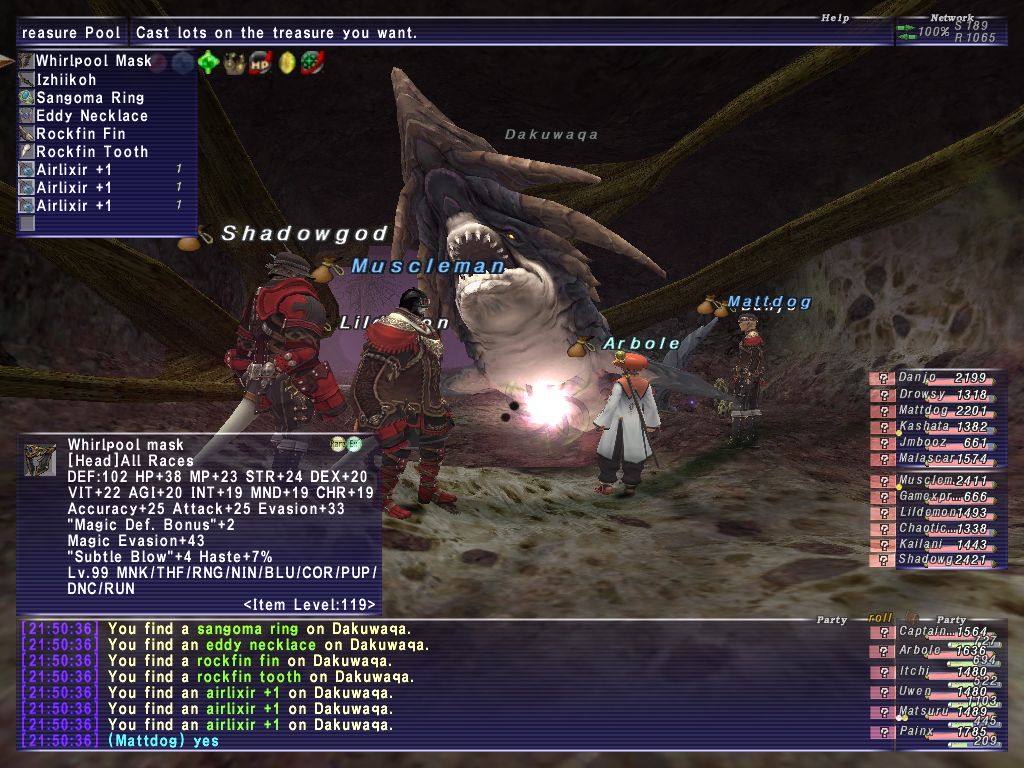Select the Rockfin Fin item
Screen dimensions: 1024x768
[81, 134]
